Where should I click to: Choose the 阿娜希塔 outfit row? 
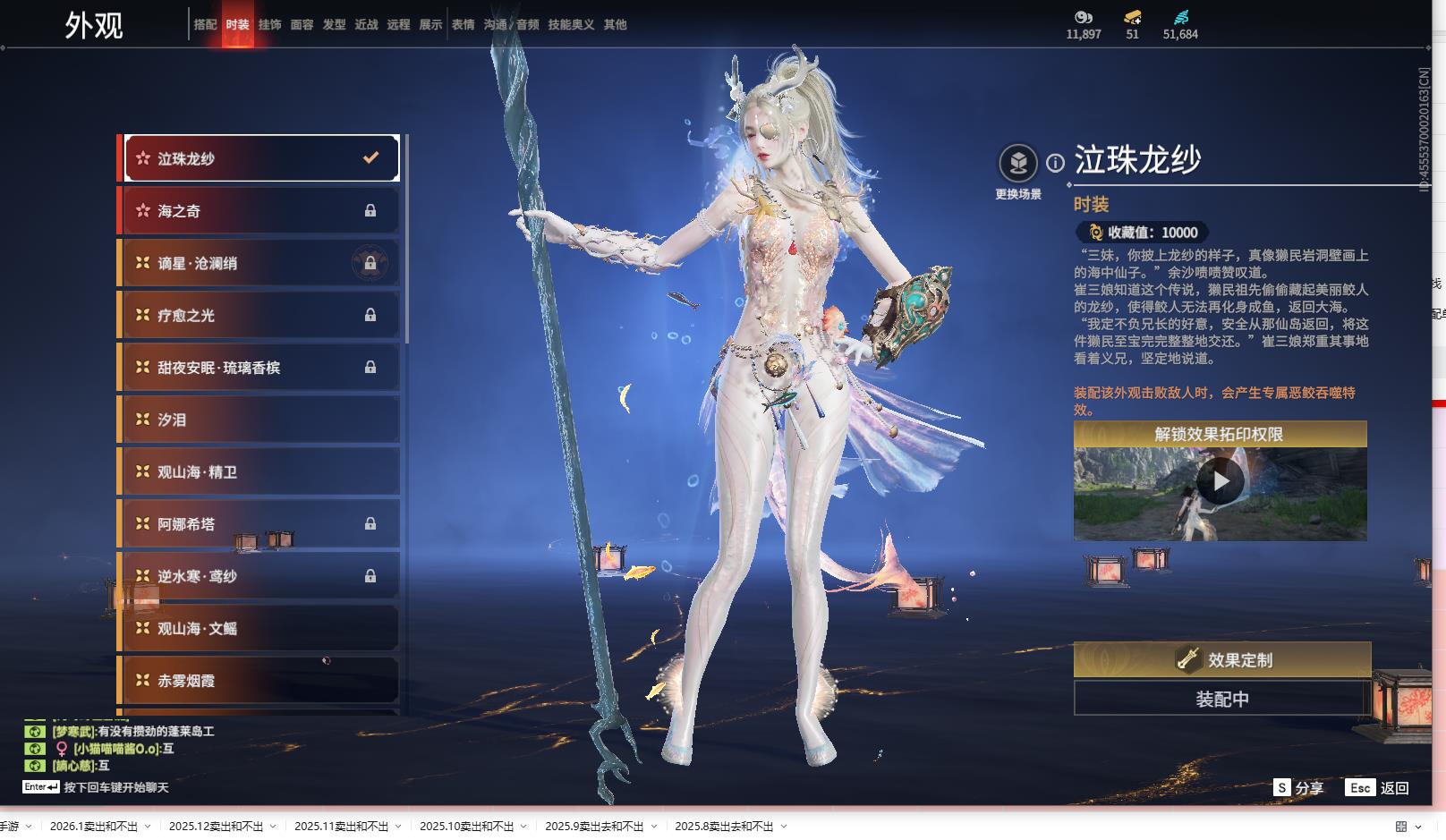coord(260,524)
